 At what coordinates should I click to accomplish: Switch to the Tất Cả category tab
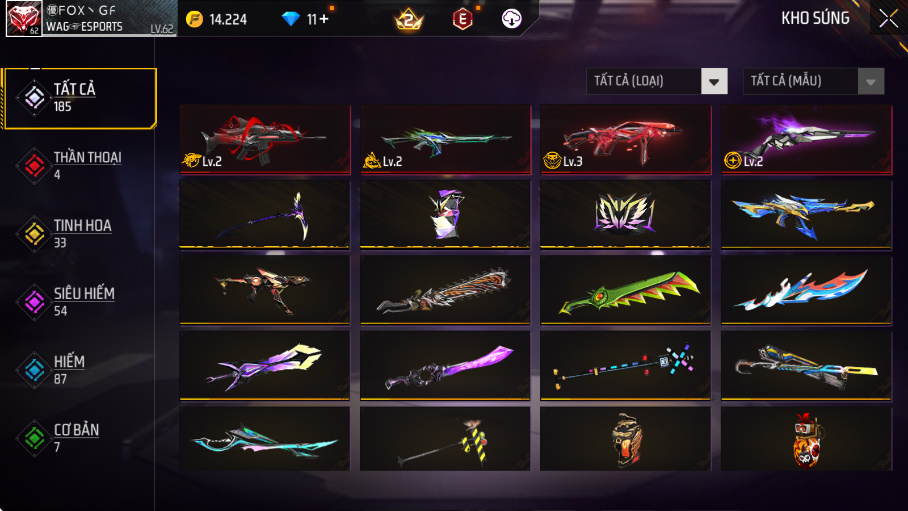pos(79,98)
